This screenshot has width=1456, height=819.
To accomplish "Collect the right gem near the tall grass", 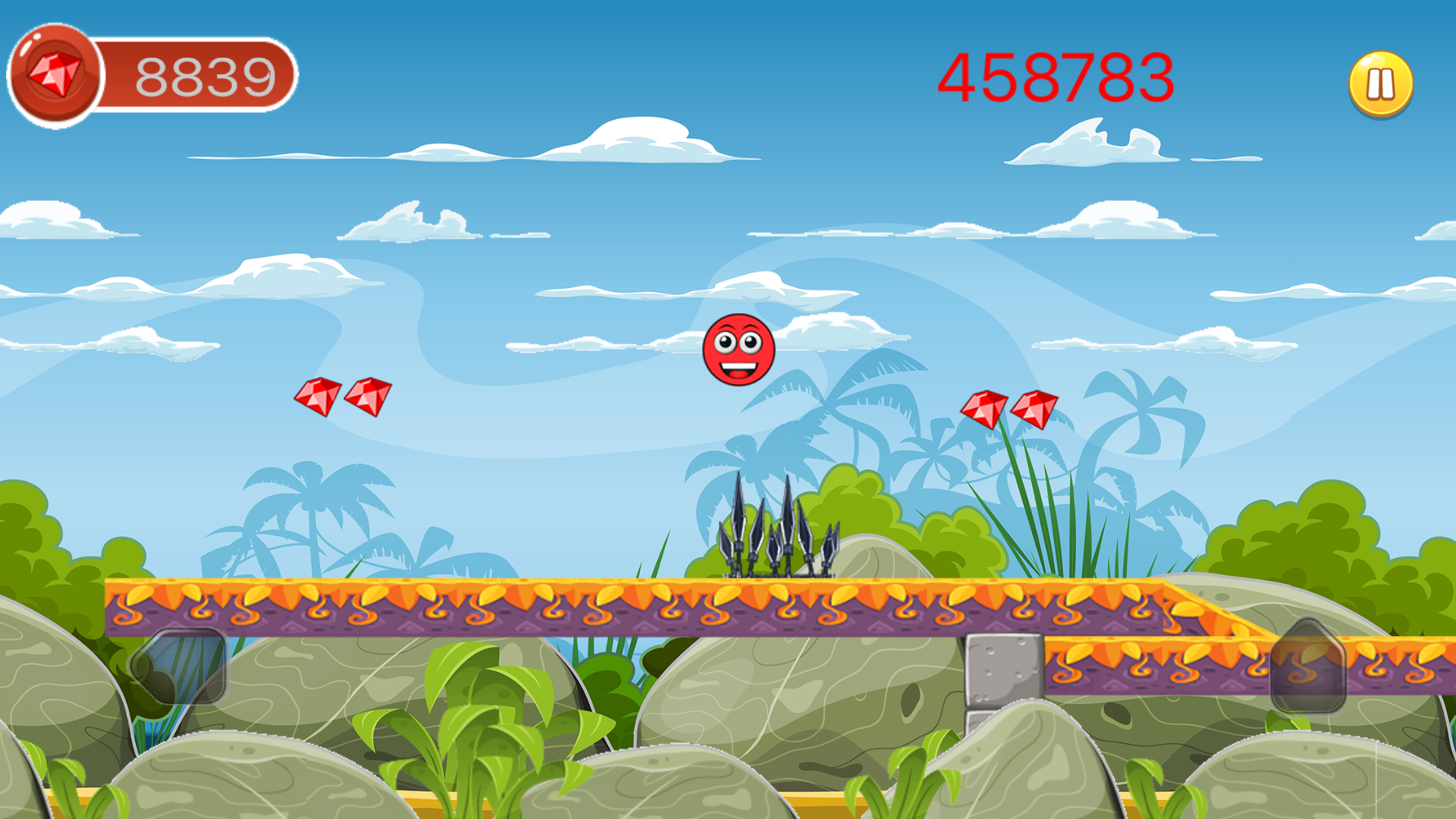I will pos(1035,409).
